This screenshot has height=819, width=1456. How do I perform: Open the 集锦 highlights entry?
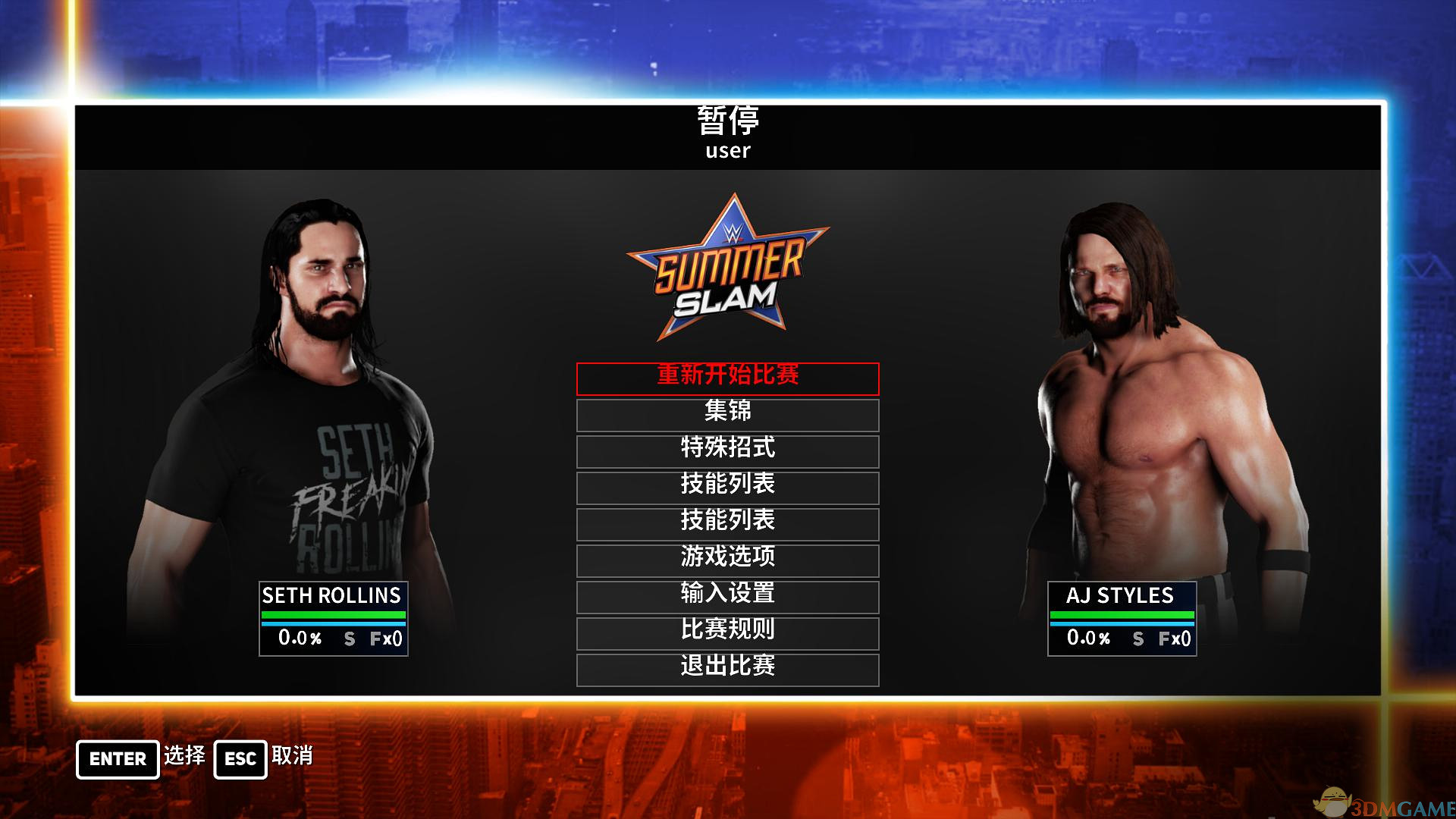(727, 415)
